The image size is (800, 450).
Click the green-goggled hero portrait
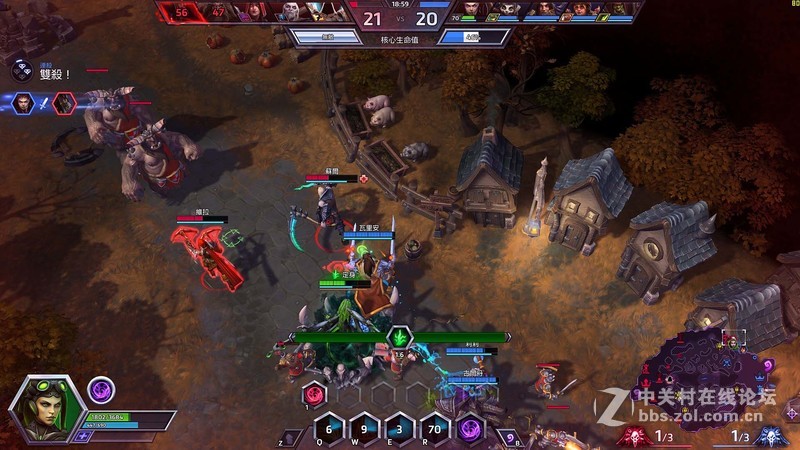click(x=46, y=409)
